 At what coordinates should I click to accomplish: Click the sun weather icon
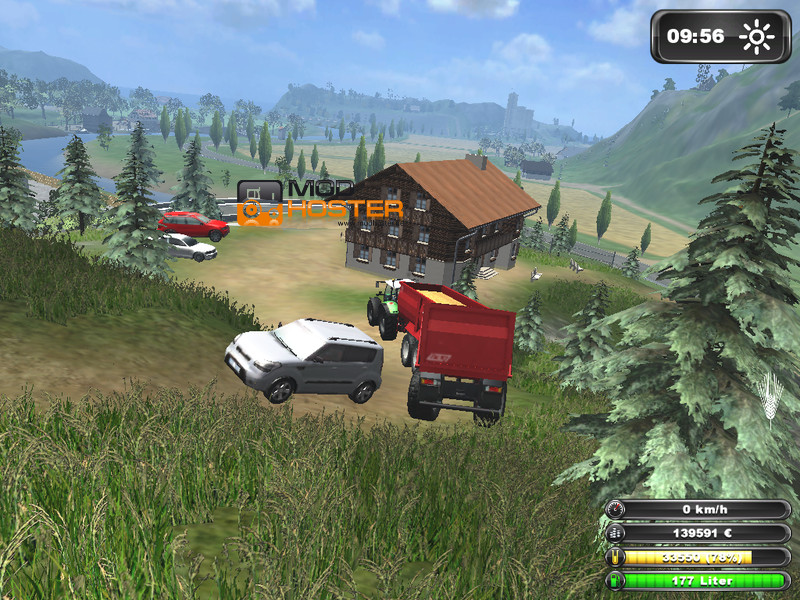click(x=757, y=38)
